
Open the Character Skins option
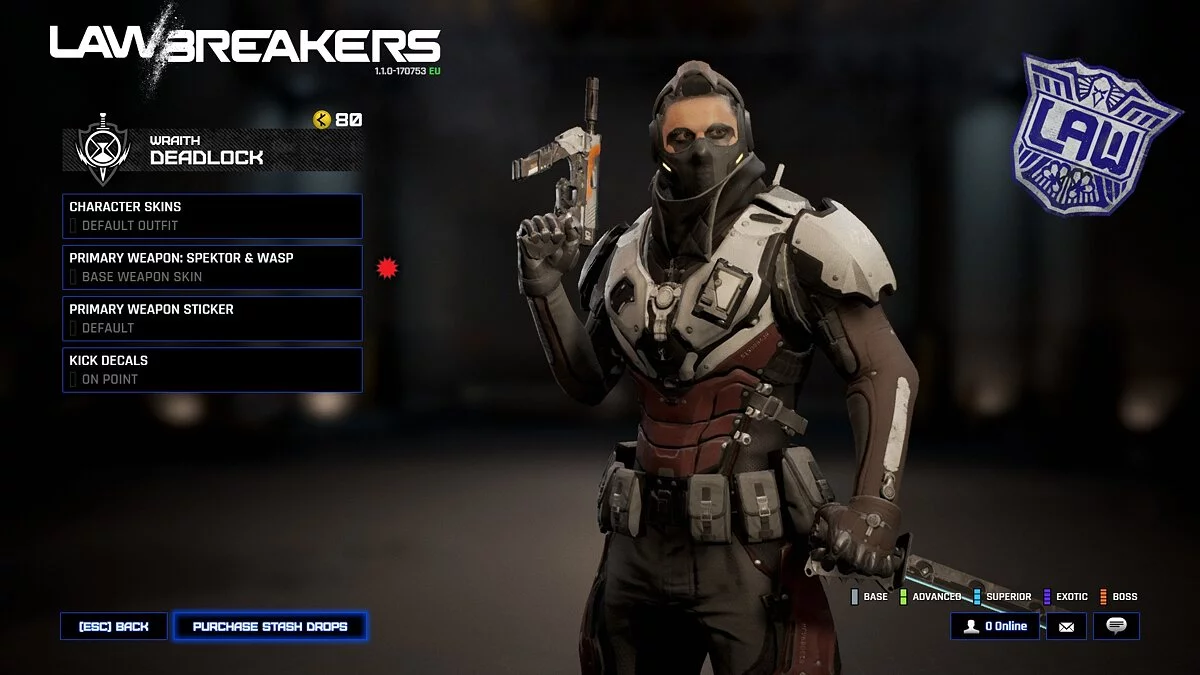212,216
